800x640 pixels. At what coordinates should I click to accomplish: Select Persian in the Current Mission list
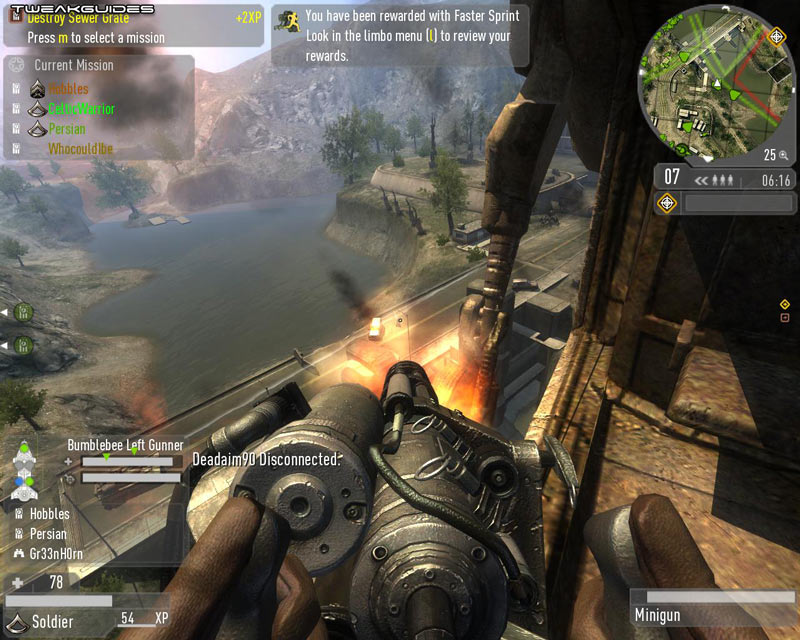[x=66, y=129]
